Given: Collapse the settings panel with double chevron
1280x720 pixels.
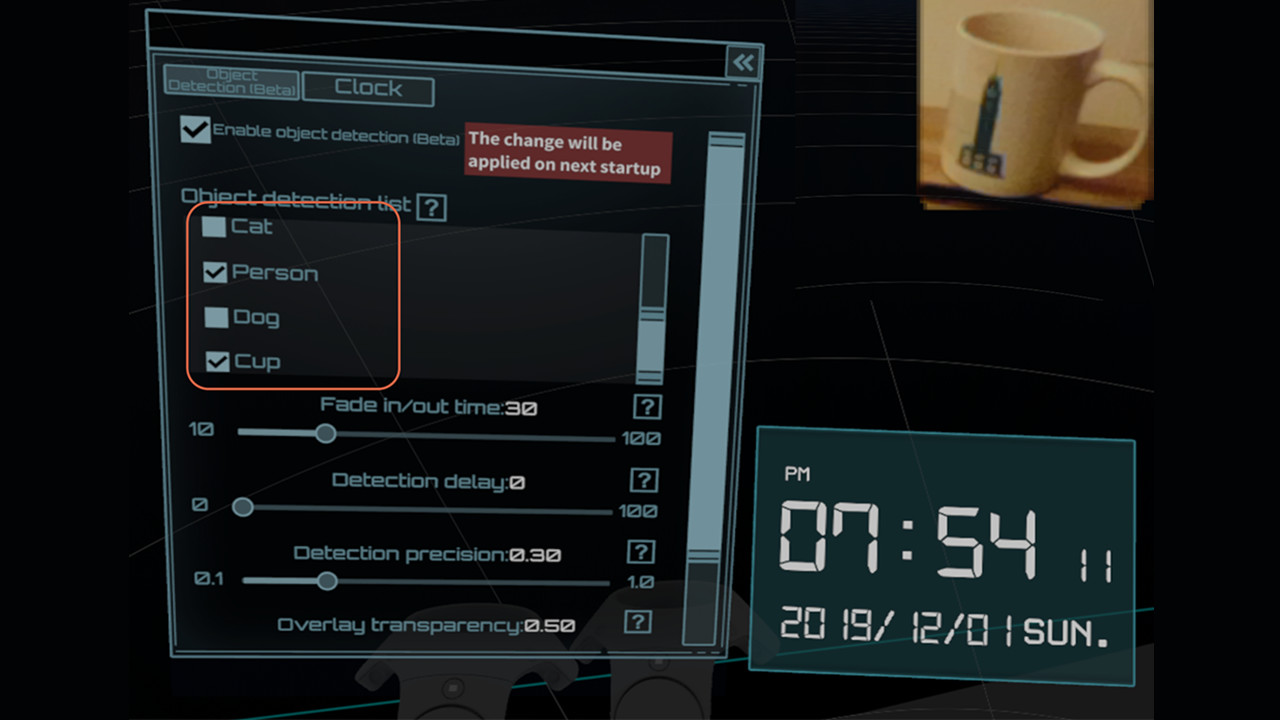Looking at the screenshot, I should (742, 62).
